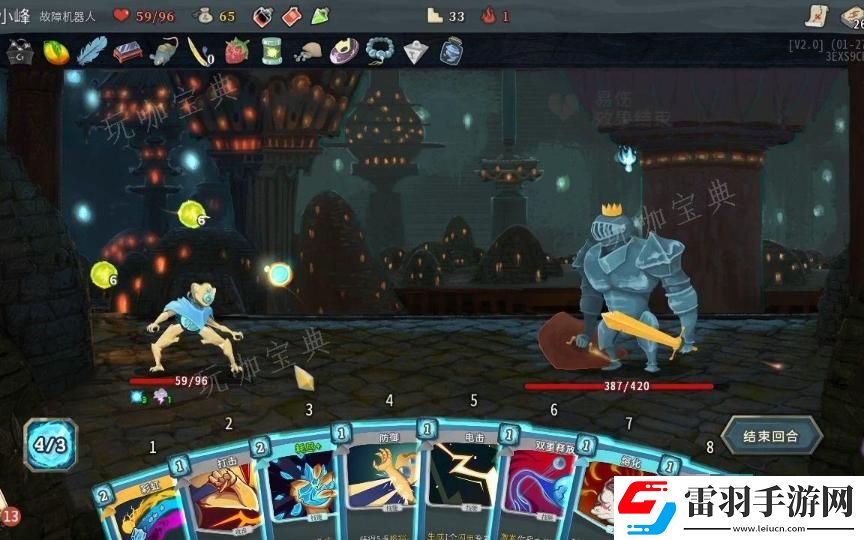
Task: Inspect the cracked core starter relic
Action: (19, 51)
